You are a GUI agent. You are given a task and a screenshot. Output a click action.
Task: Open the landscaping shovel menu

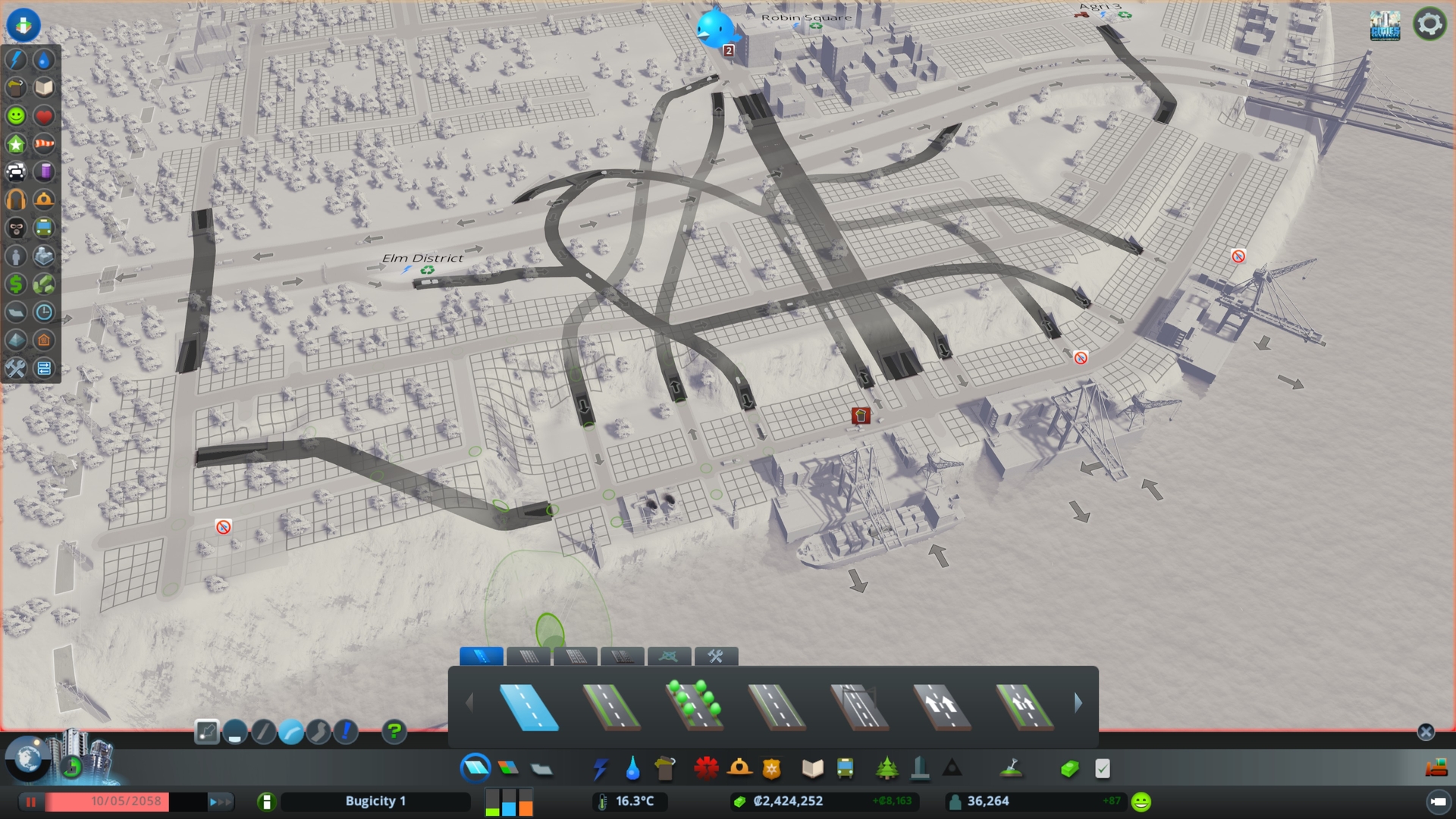coord(1012,768)
